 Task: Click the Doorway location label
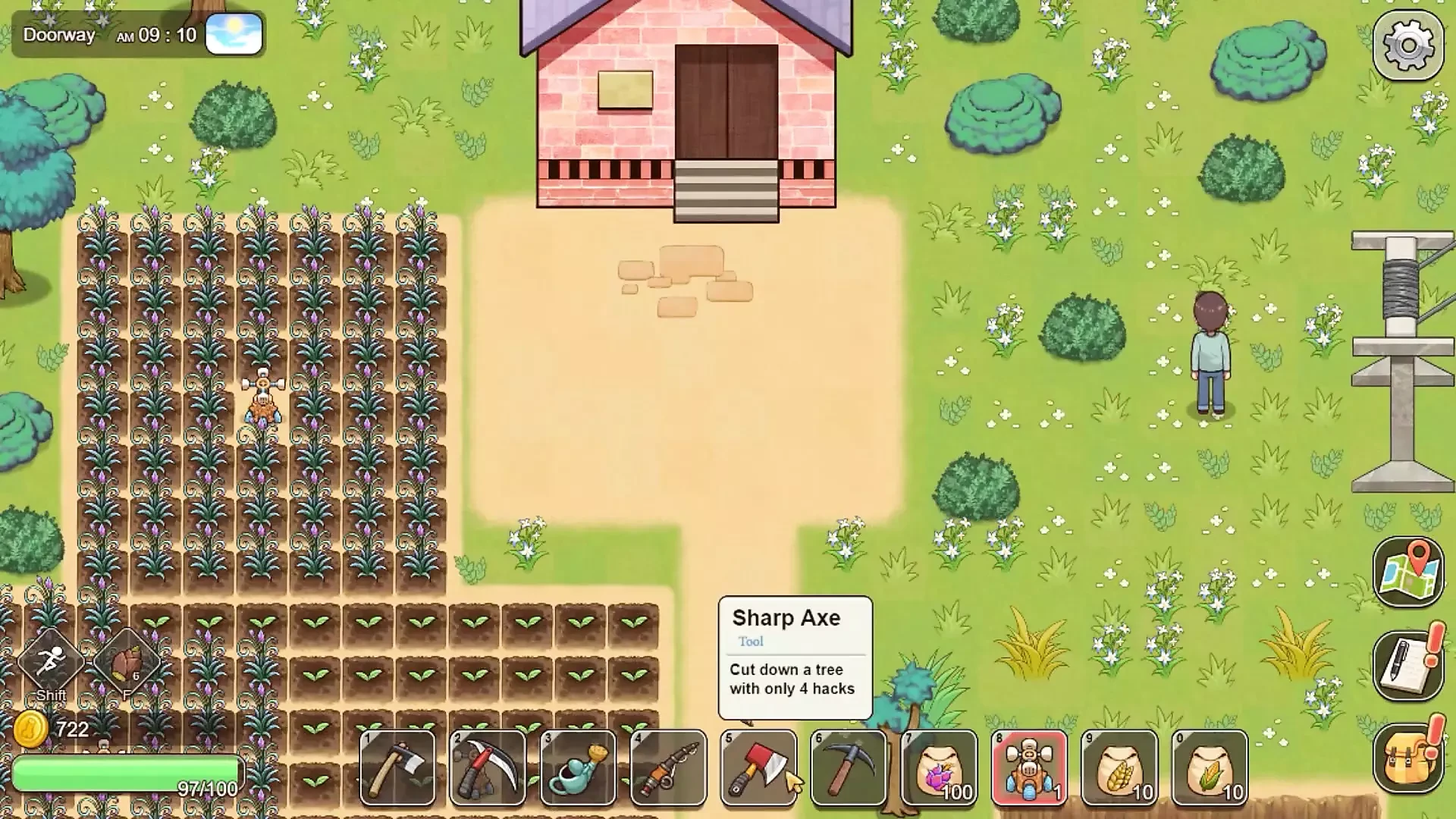58,34
